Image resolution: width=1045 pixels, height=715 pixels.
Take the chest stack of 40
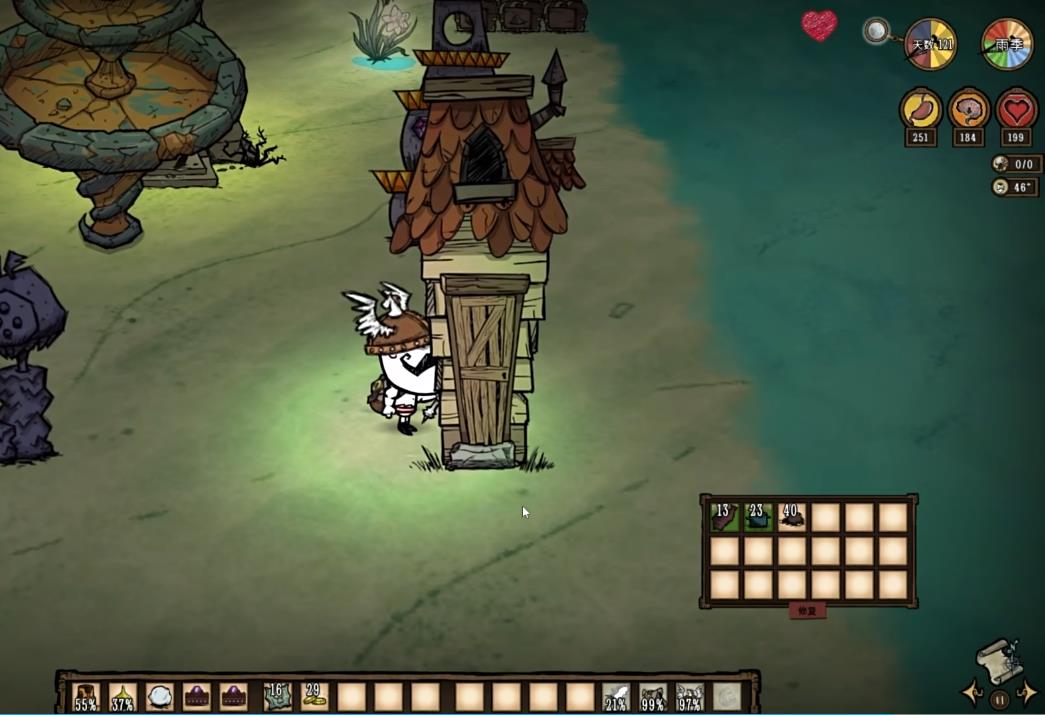pos(792,517)
